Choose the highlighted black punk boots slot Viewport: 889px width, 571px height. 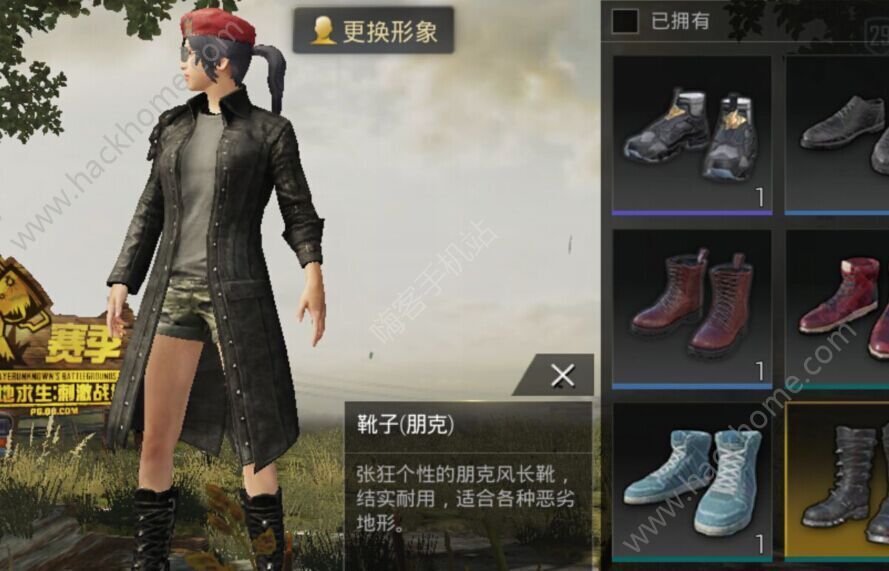point(840,480)
